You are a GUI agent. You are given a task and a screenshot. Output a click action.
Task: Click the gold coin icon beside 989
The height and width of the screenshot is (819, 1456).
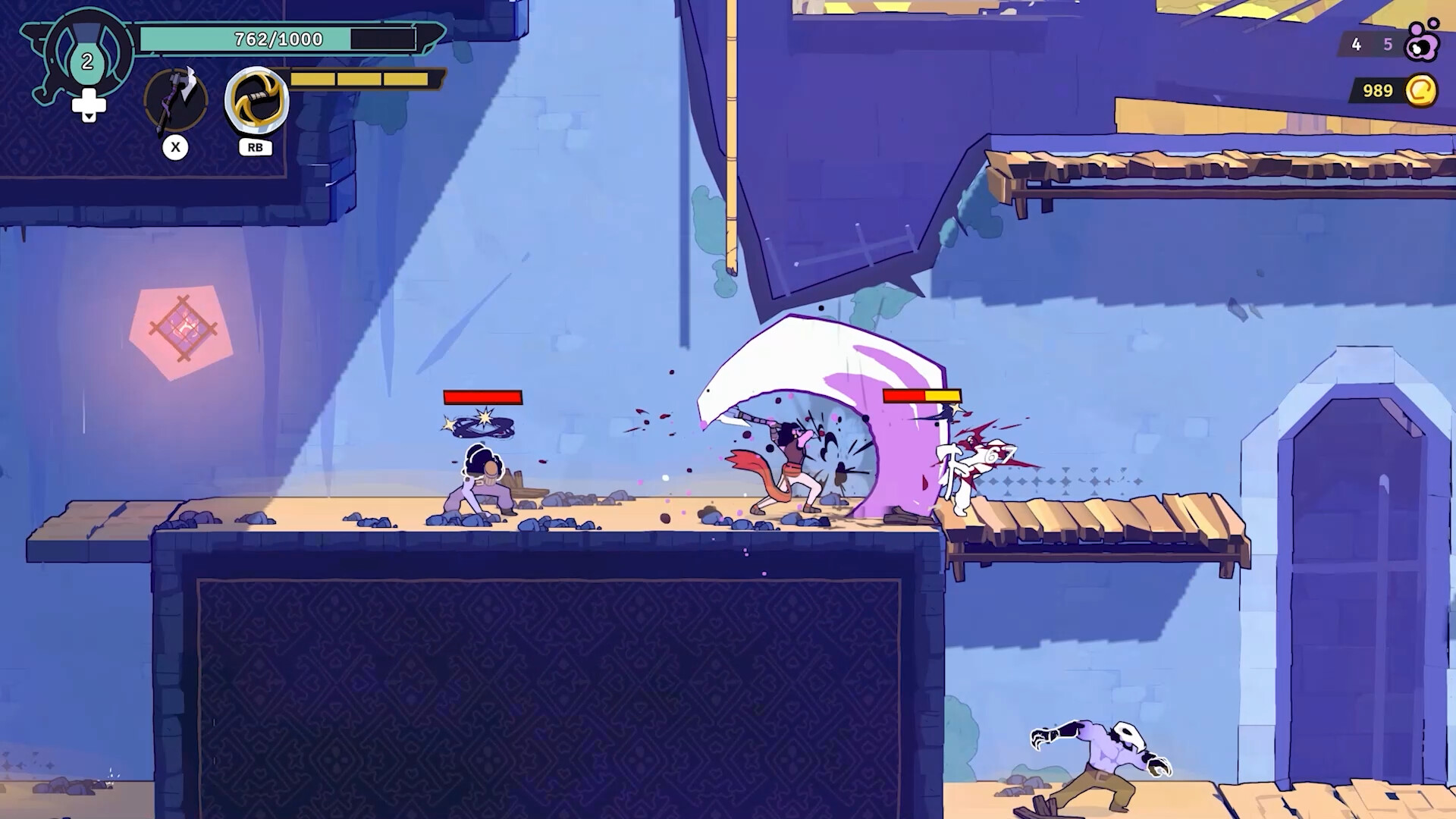(1424, 91)
